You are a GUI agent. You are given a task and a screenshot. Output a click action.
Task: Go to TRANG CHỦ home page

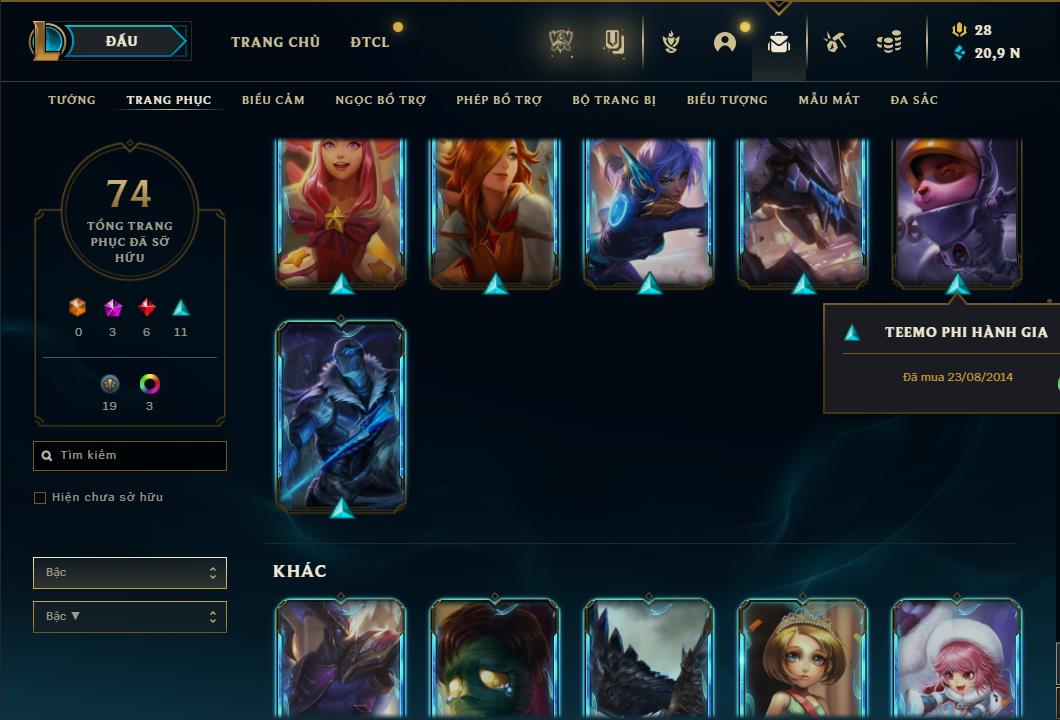tap(275, 42)
